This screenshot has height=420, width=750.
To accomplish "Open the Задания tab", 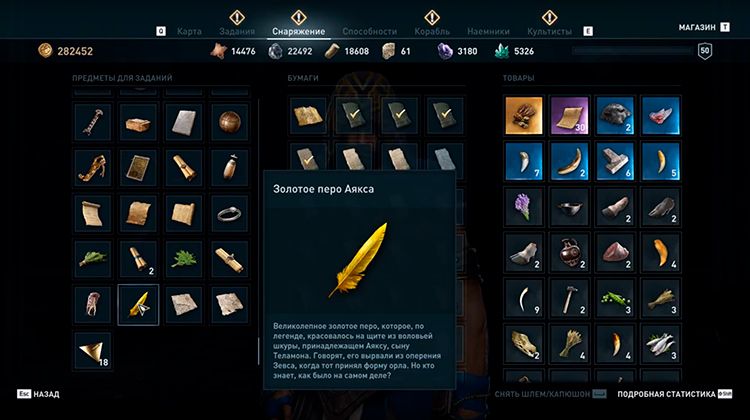I will [x=237, y=32].
